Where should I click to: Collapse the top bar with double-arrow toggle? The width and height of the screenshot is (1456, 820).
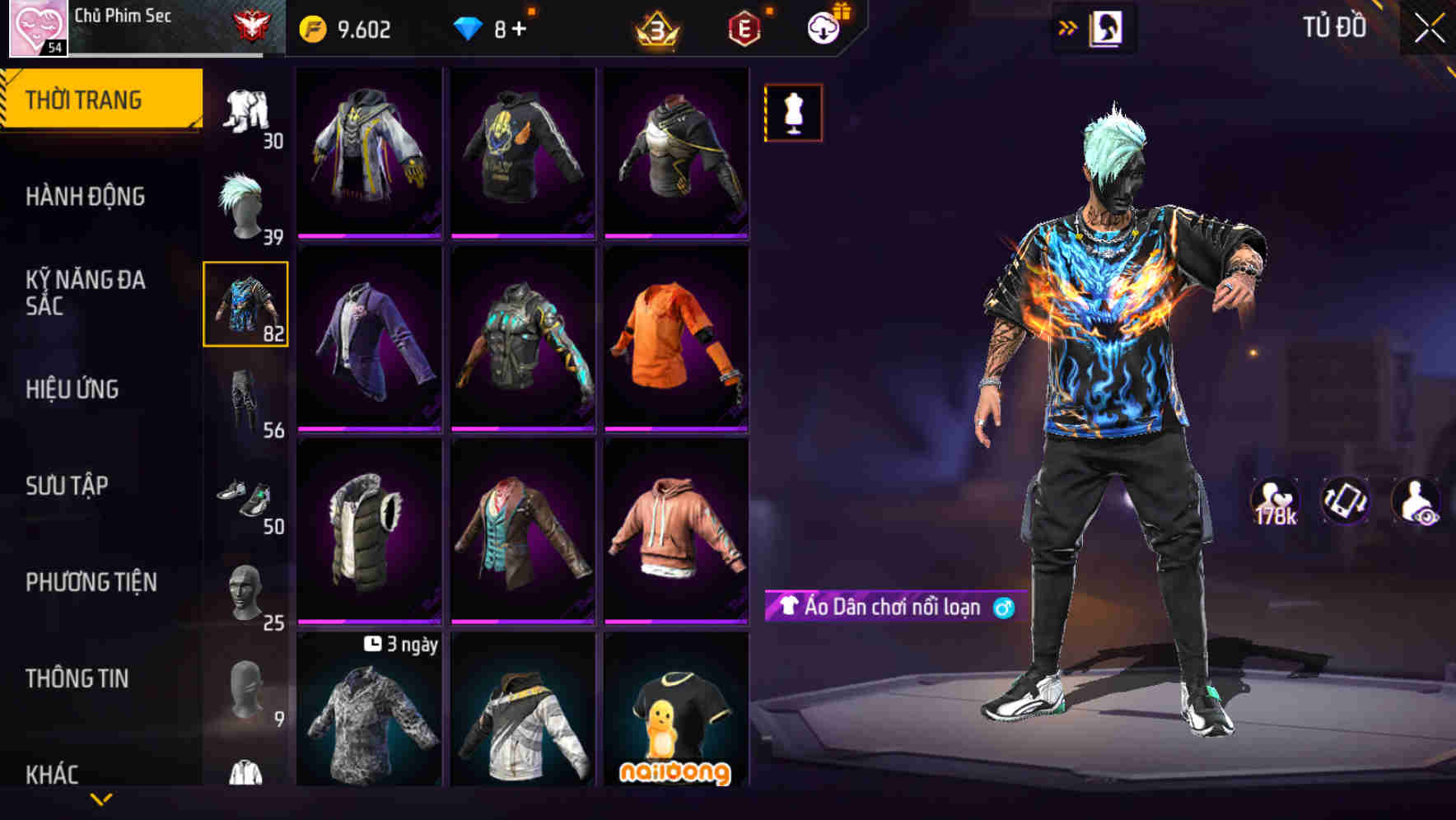[1067, 26]
